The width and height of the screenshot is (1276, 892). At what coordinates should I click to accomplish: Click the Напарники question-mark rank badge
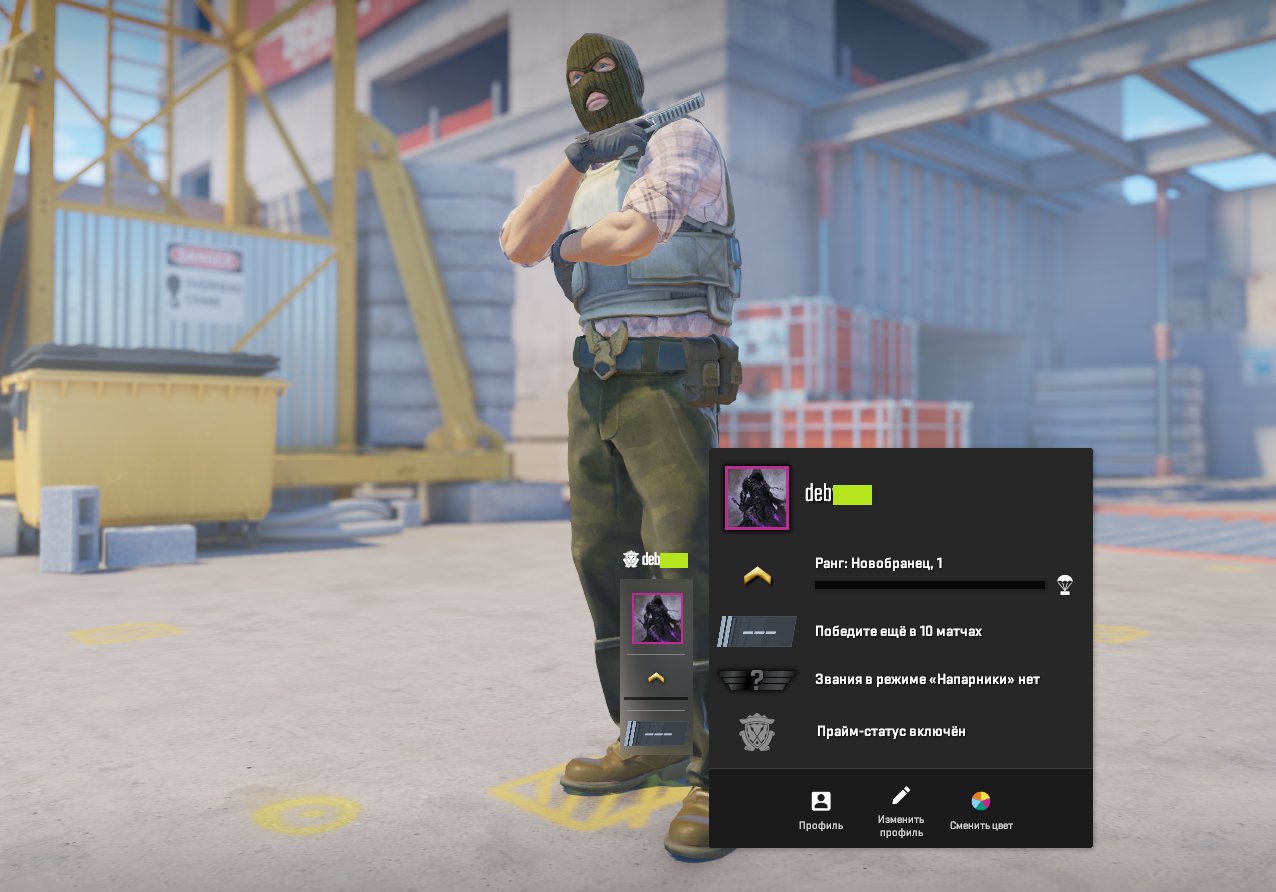(757, 680)
